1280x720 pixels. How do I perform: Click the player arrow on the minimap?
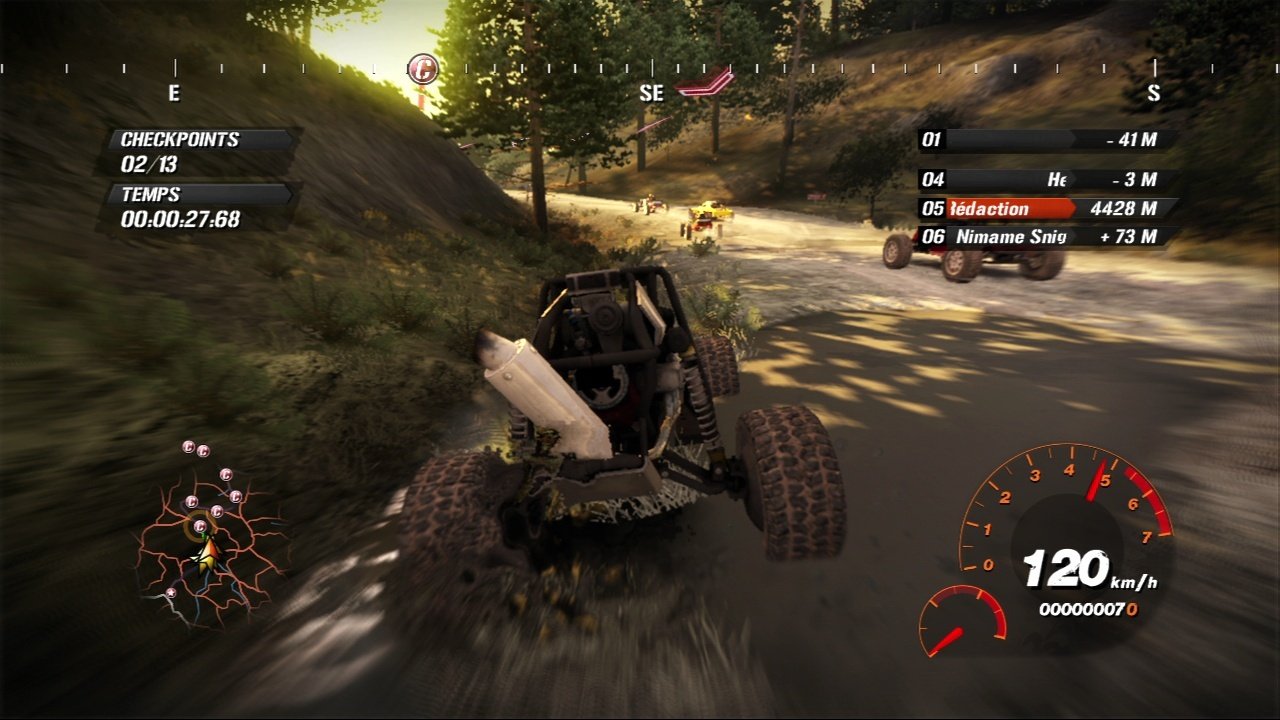click(208, 552)
